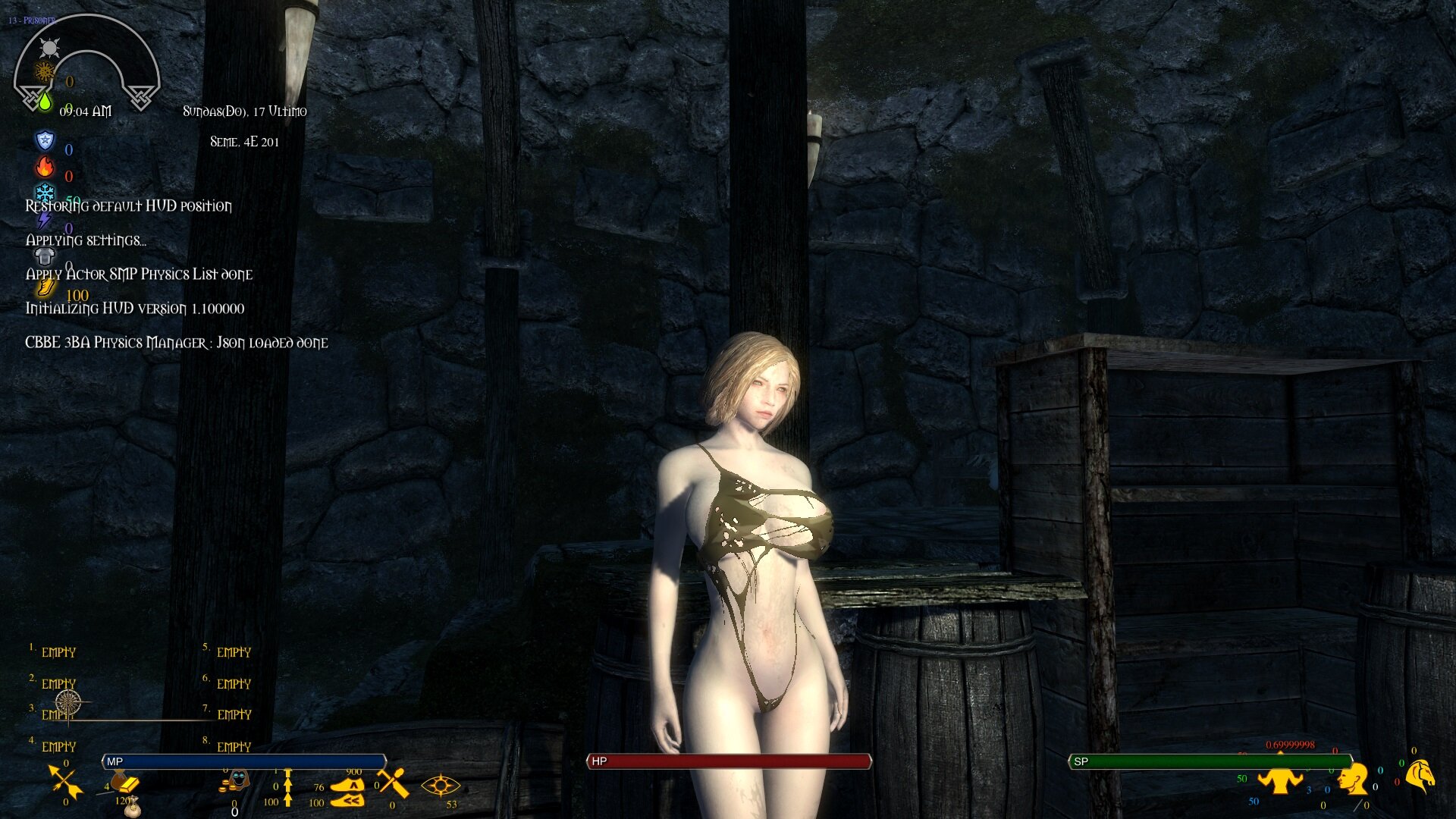Select the grey chest armor icon
This screenshot has width=1456, height=819.
tap(45, 256)
